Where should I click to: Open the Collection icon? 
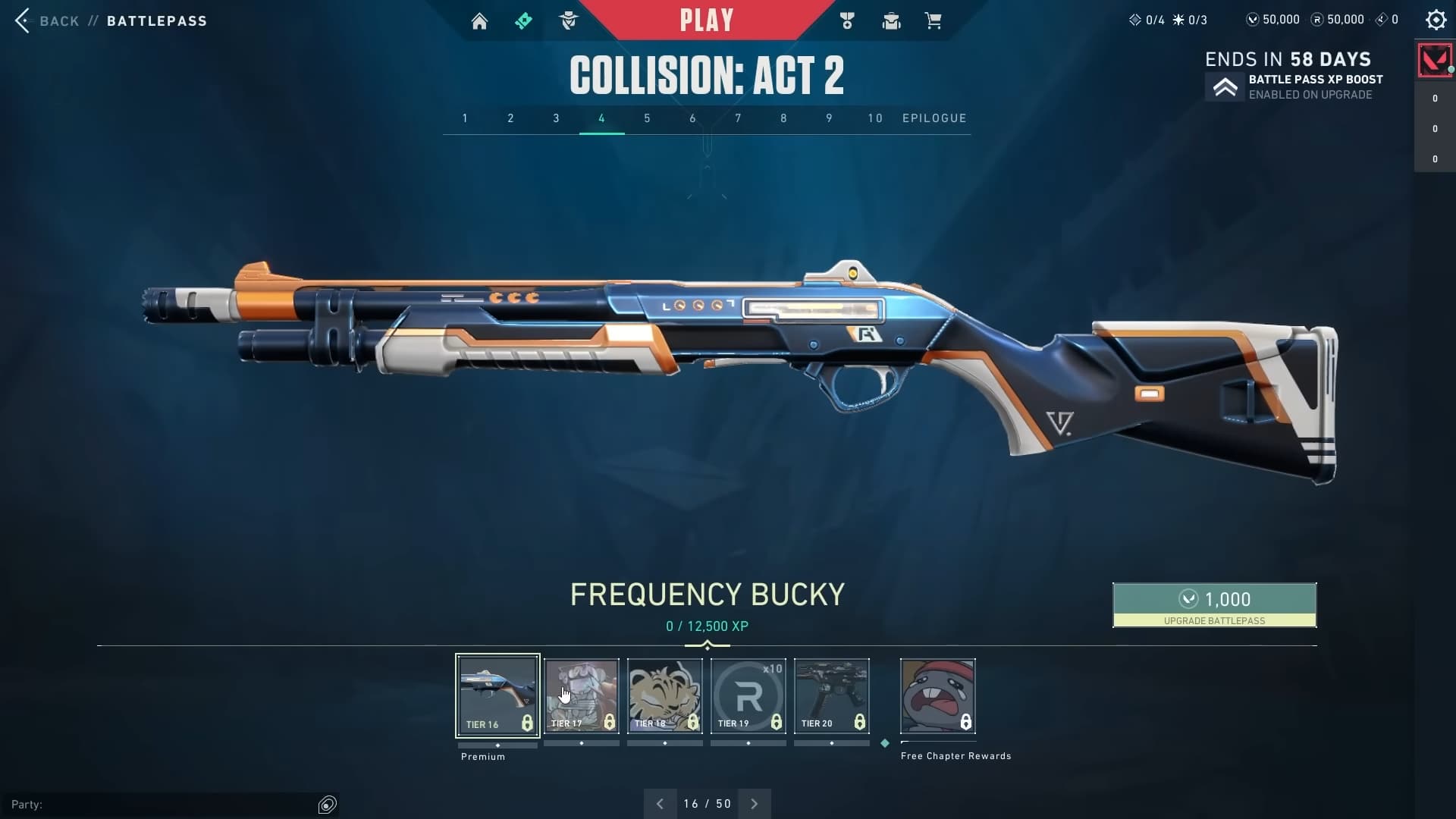click(x=891, y=20)
